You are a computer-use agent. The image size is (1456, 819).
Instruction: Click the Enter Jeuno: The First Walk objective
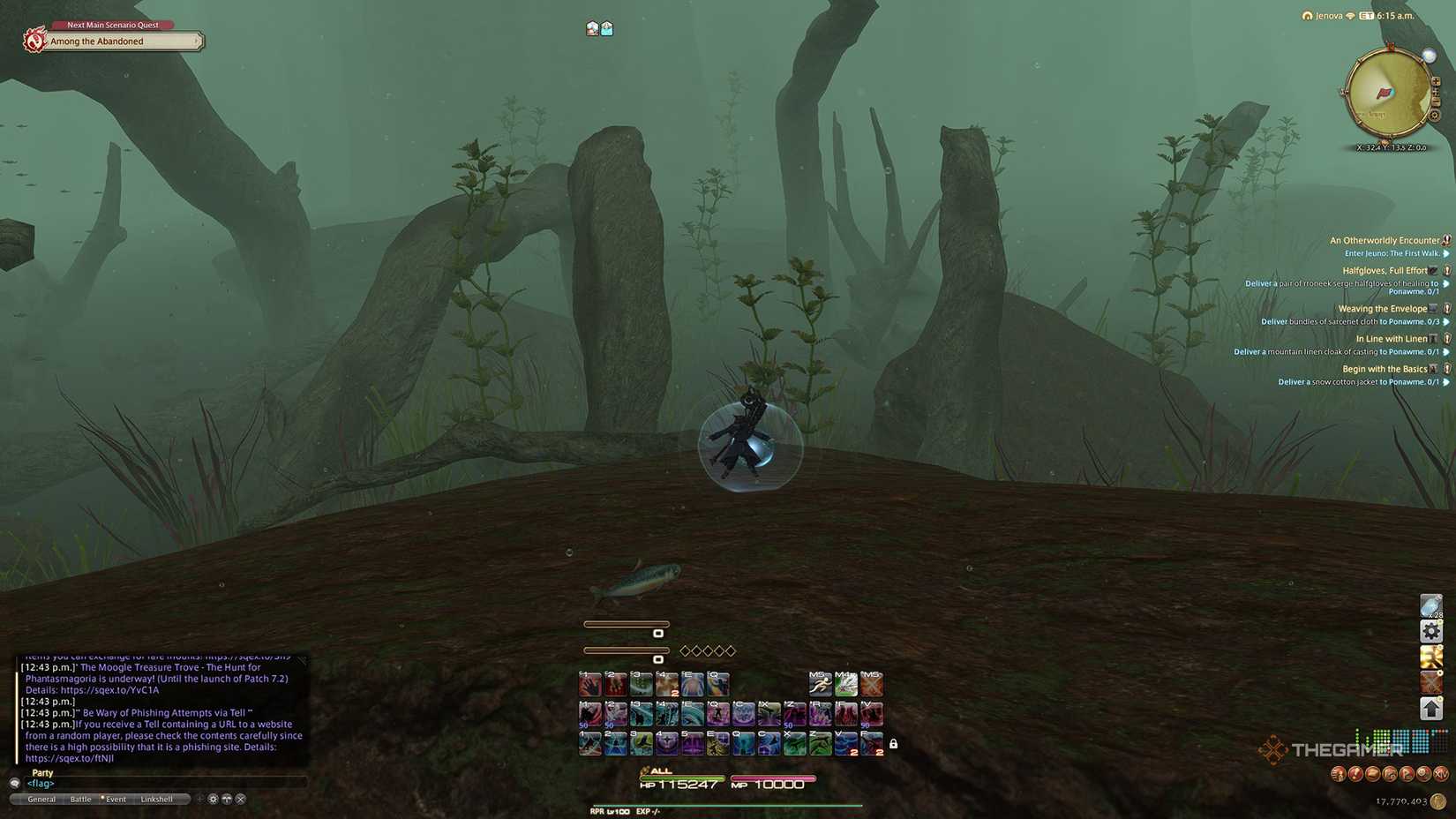coord(1394,253)
